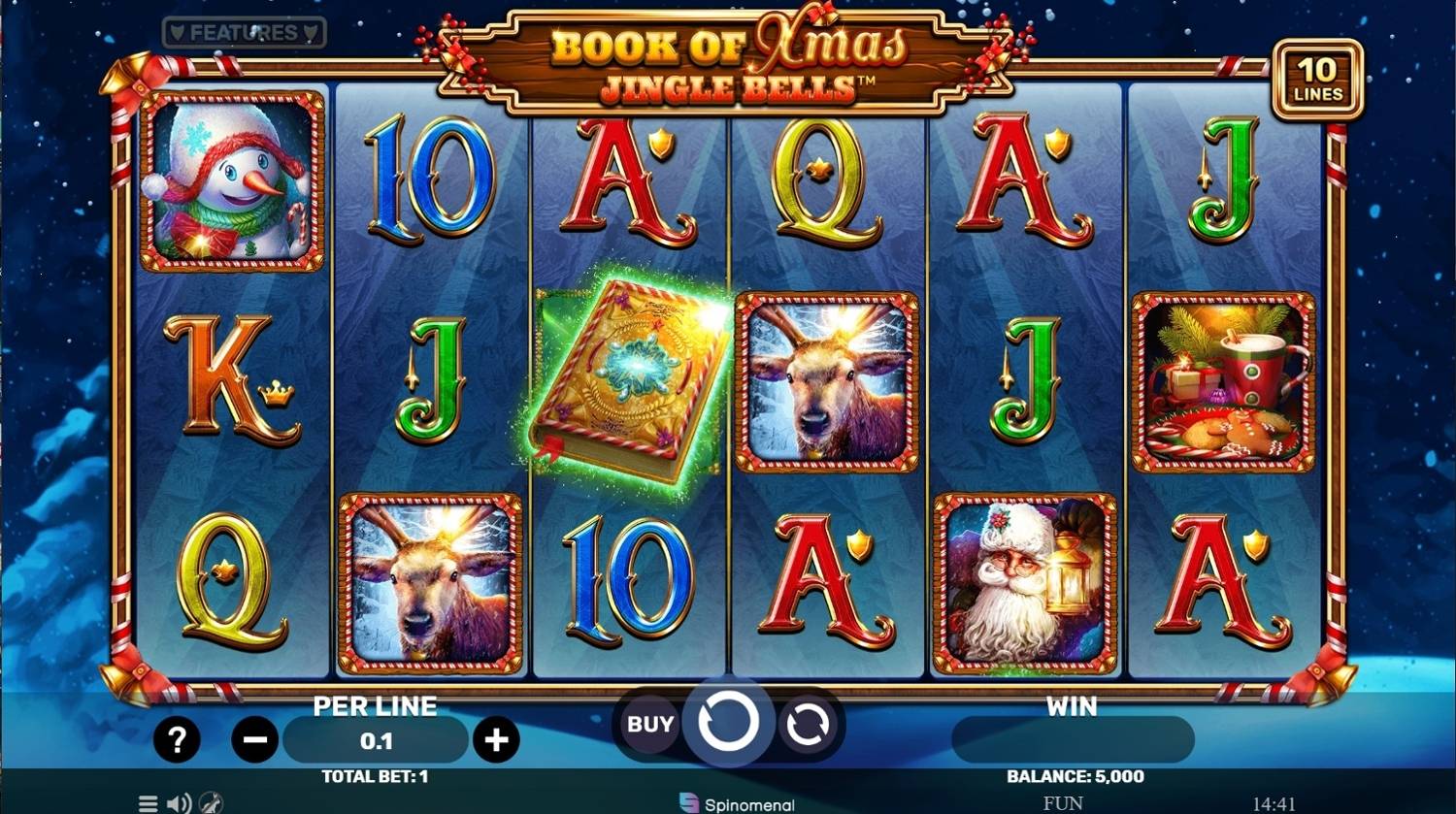Open the game settings hamburger menu
This screenshot has height=814, width=1456.
point(148,803)
